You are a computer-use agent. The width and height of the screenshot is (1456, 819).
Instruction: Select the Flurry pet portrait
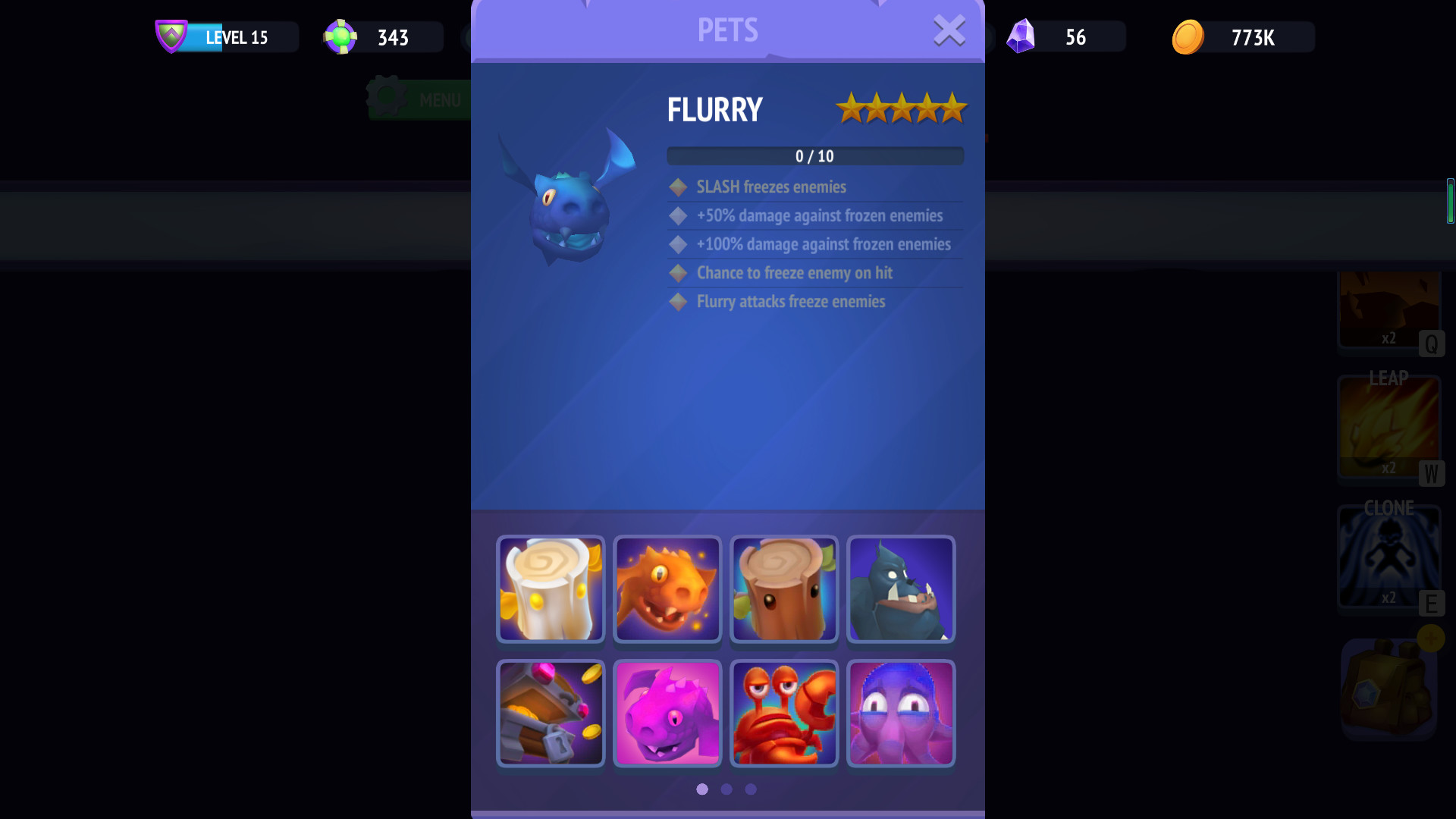pyautogui.click(x=565, y=197)
